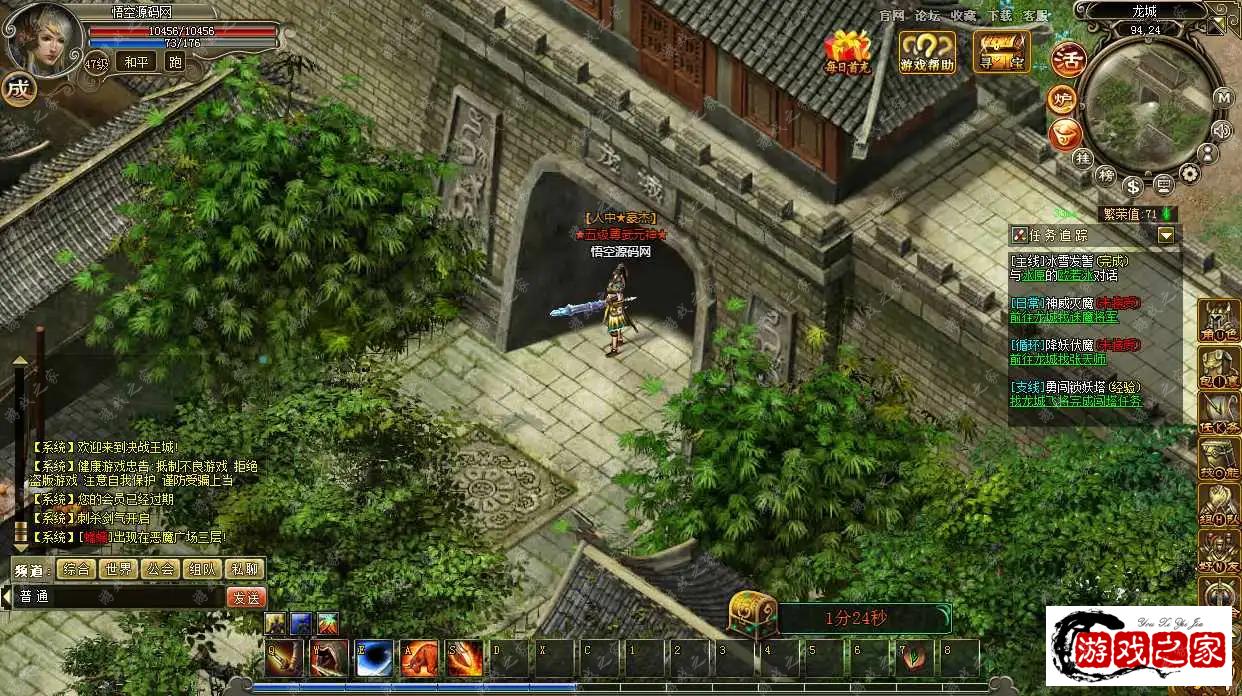The width and height of the screenshot is (1242, 696).
Task: Activate the Q sword skill
Action: point(284,658)
